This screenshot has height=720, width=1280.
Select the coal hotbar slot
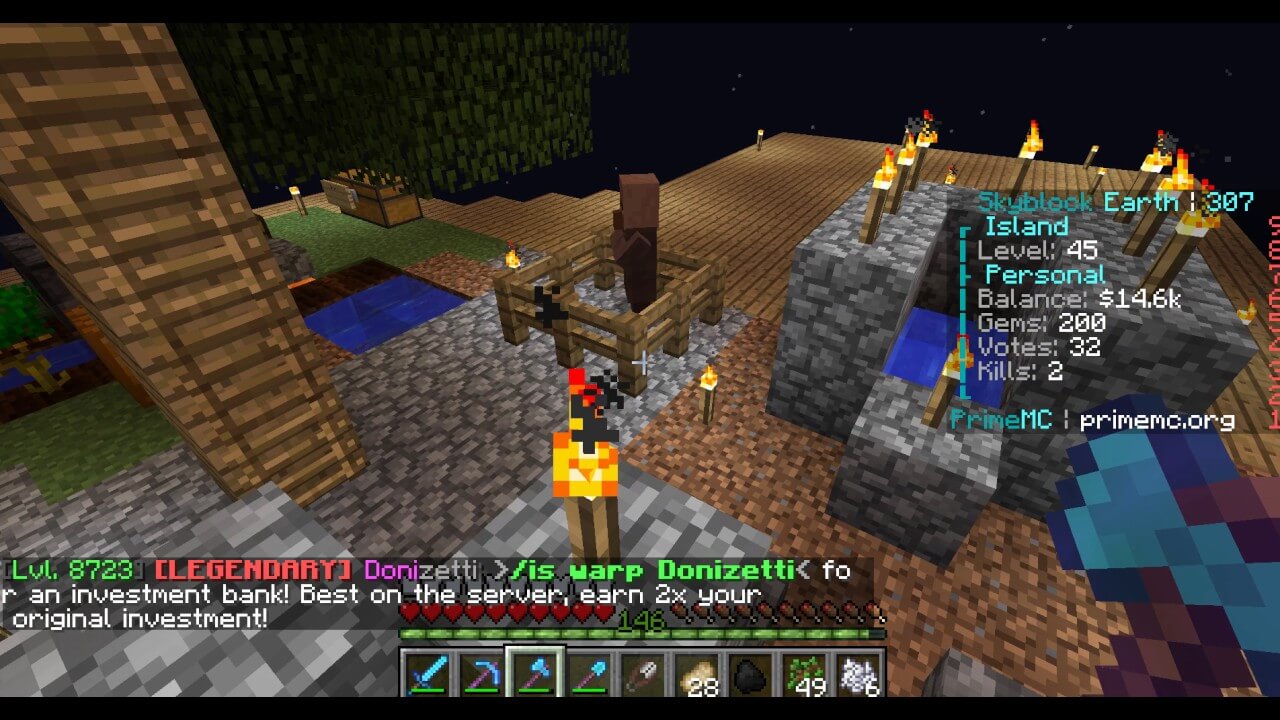[x=750, y=673]
